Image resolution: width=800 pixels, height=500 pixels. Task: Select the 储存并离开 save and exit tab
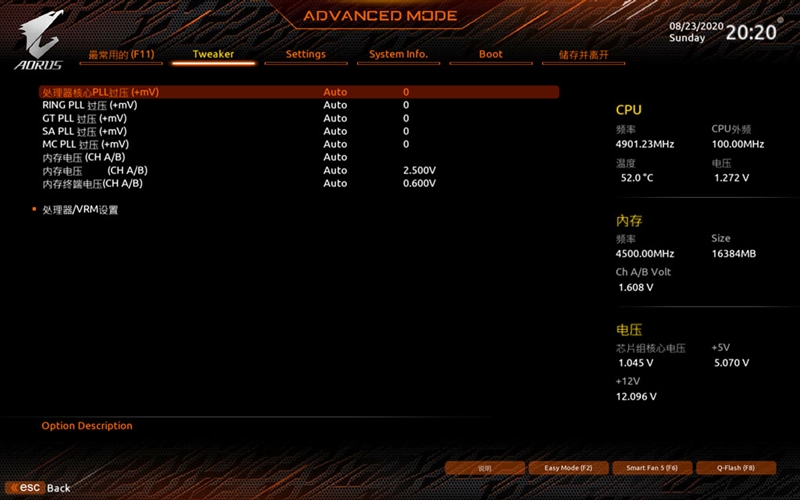point(583,54)
